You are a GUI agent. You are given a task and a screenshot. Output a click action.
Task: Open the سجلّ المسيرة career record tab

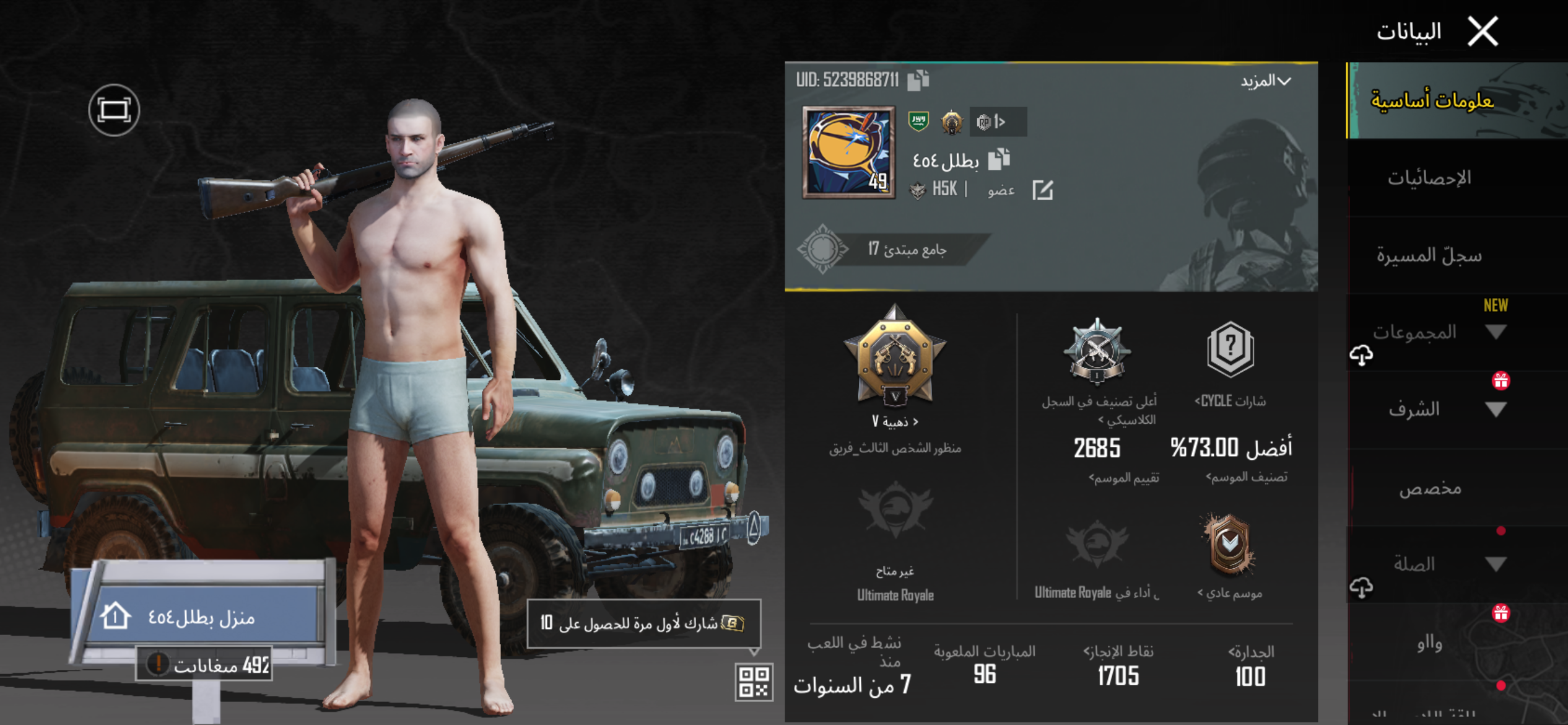pyautogui.click(x=1429, y=255)
